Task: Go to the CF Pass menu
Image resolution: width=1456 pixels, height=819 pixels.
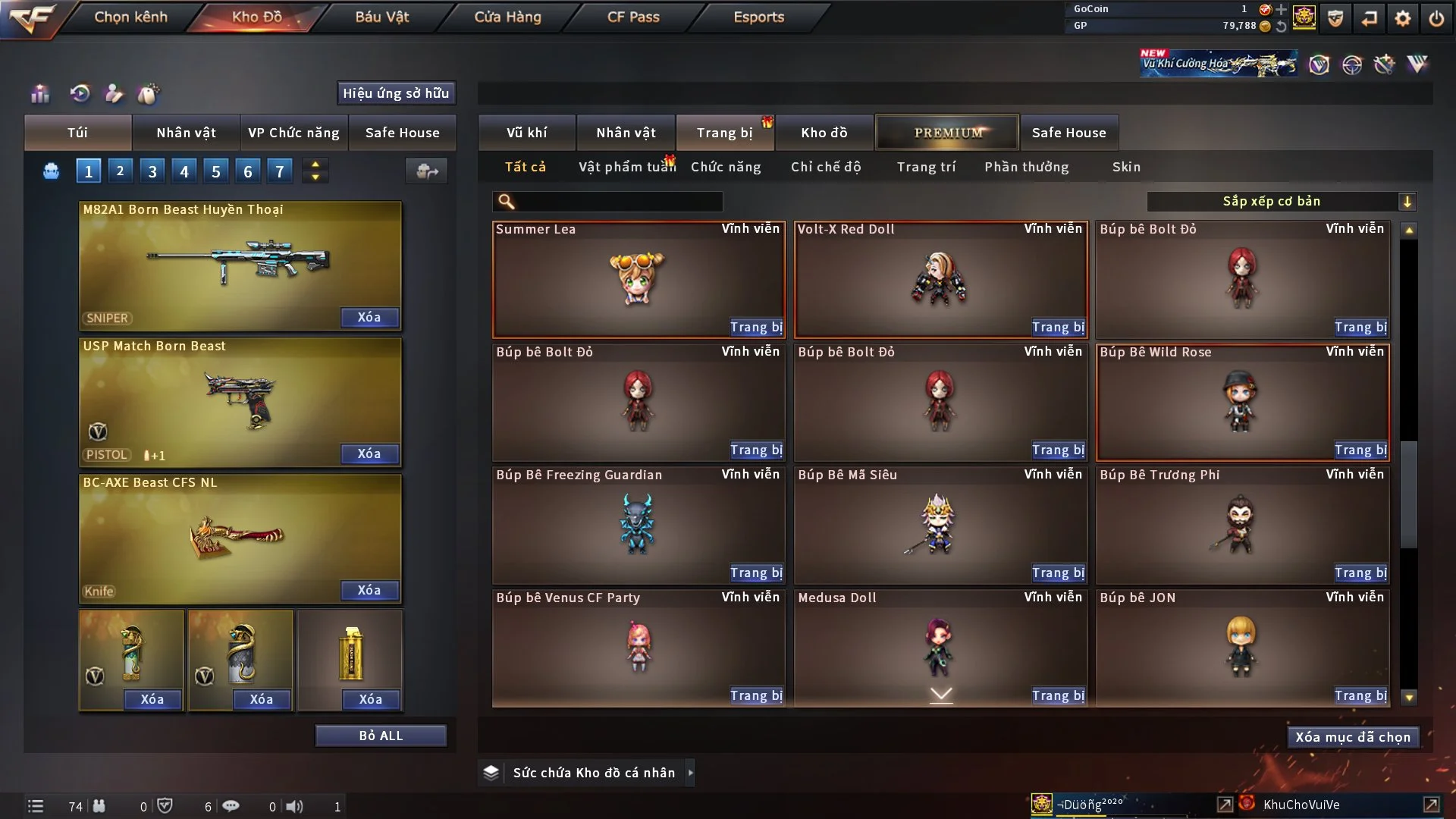Action: [633, 17]
